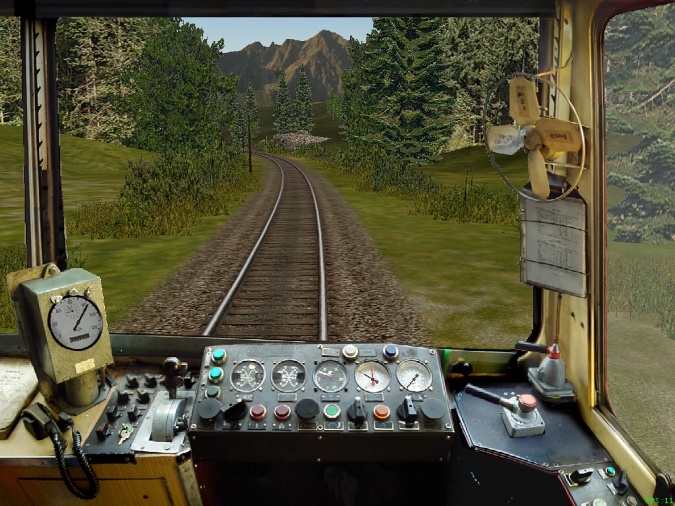Push the white button atop the console
Screen dimensions: 675x506
coord(350,352)
